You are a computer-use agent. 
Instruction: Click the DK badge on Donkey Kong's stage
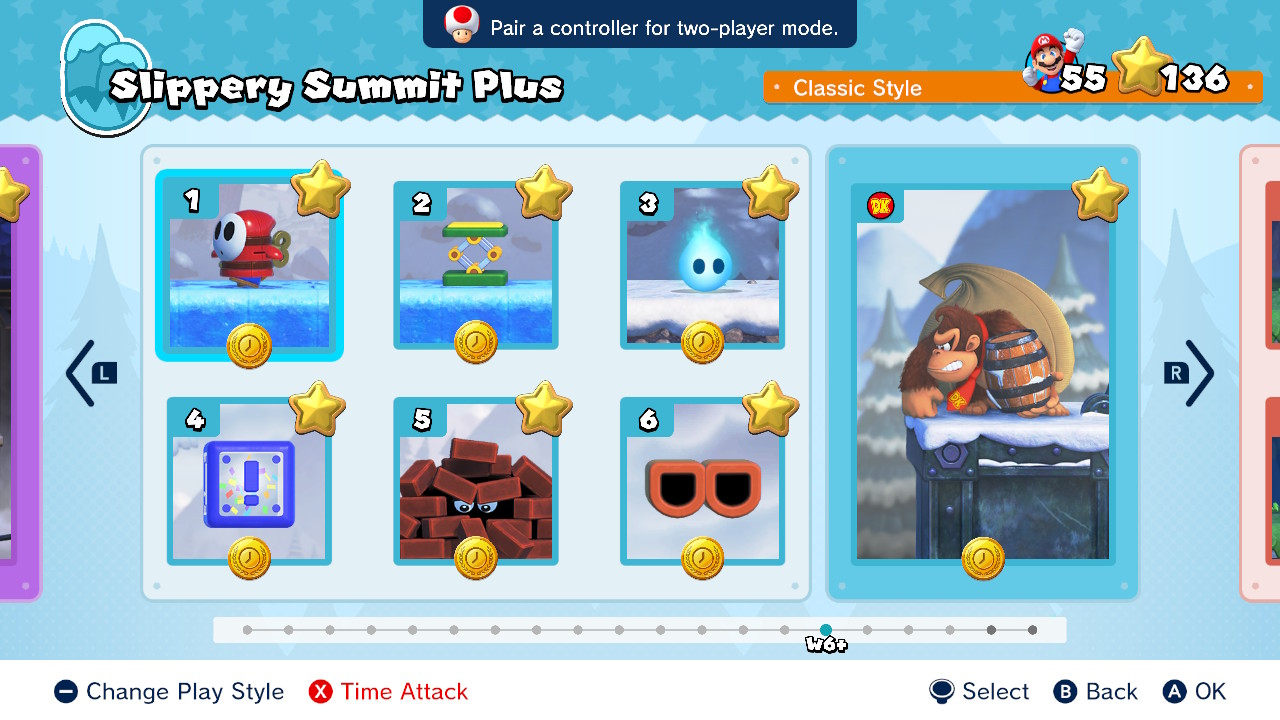pos(881,205)
